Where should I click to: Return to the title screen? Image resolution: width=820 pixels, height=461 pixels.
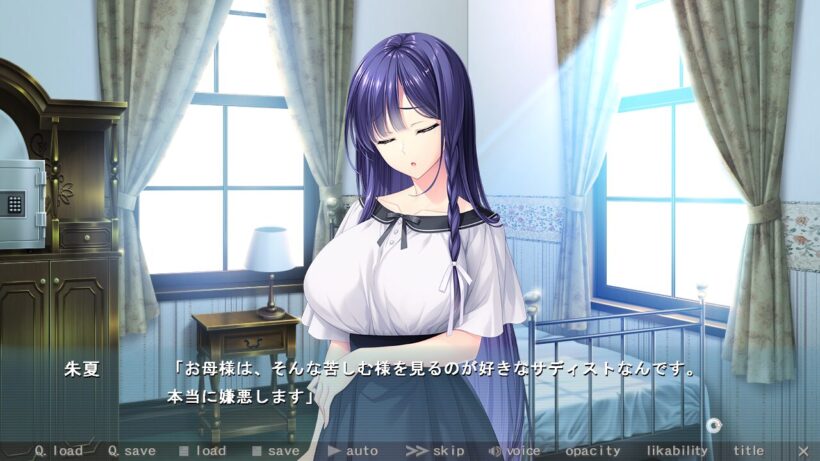[x=748, y=451]
